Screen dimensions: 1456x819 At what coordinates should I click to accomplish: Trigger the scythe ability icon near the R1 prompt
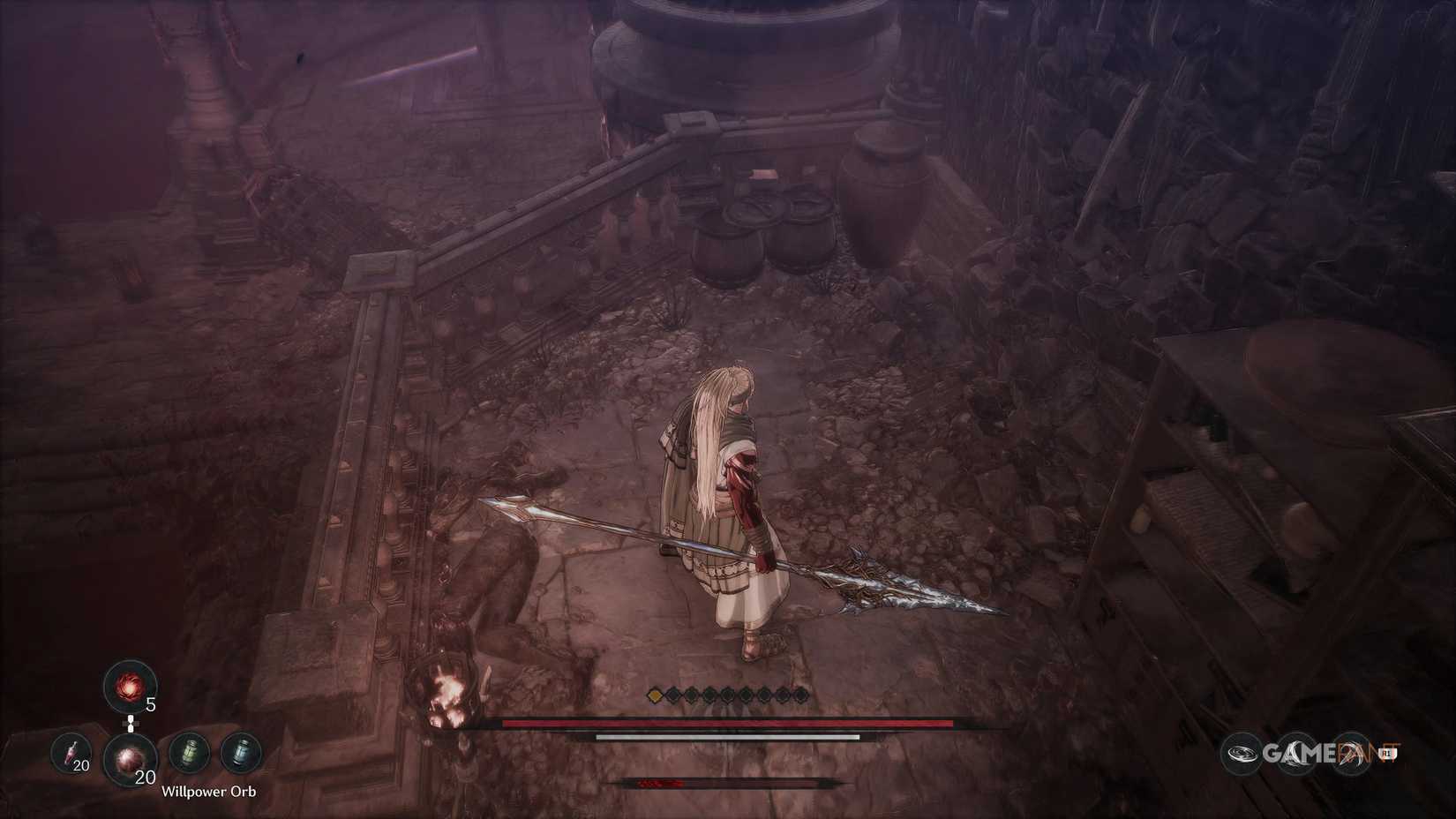click(x=1350, y=753)
